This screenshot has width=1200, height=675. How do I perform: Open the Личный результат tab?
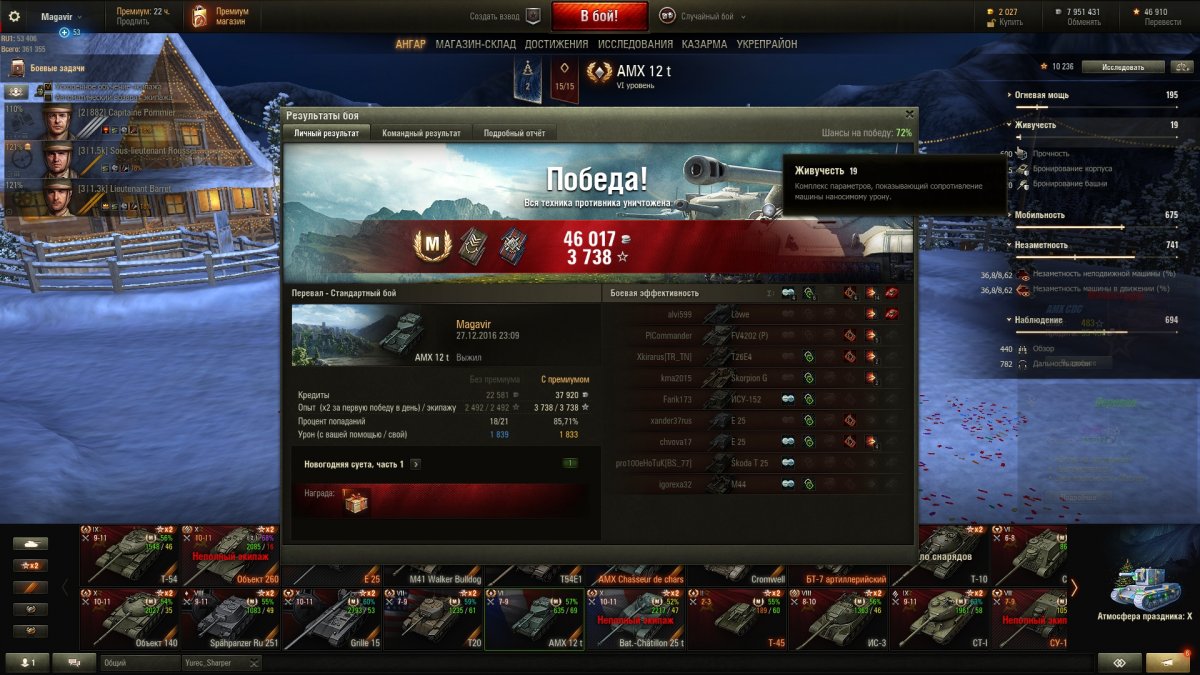click(x=327, y=133)
